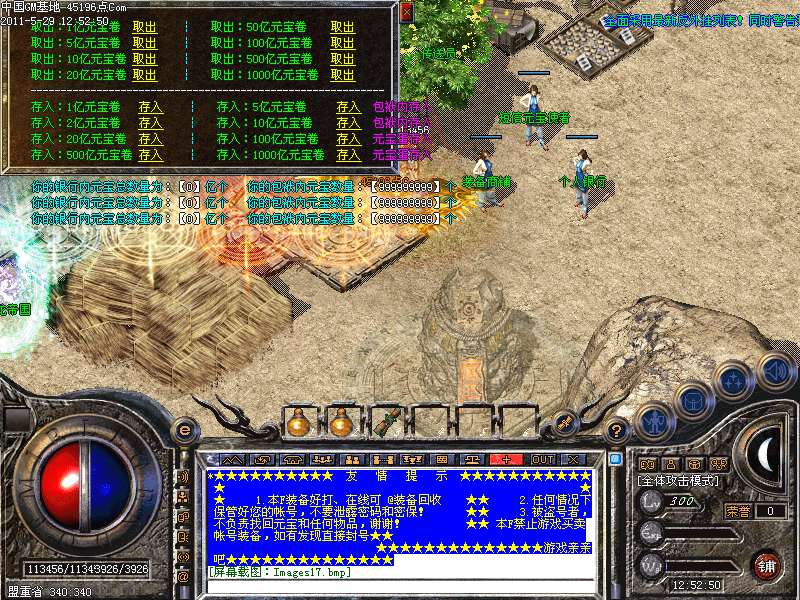Deposit the 1亿元宝卷 voucher

150,107
